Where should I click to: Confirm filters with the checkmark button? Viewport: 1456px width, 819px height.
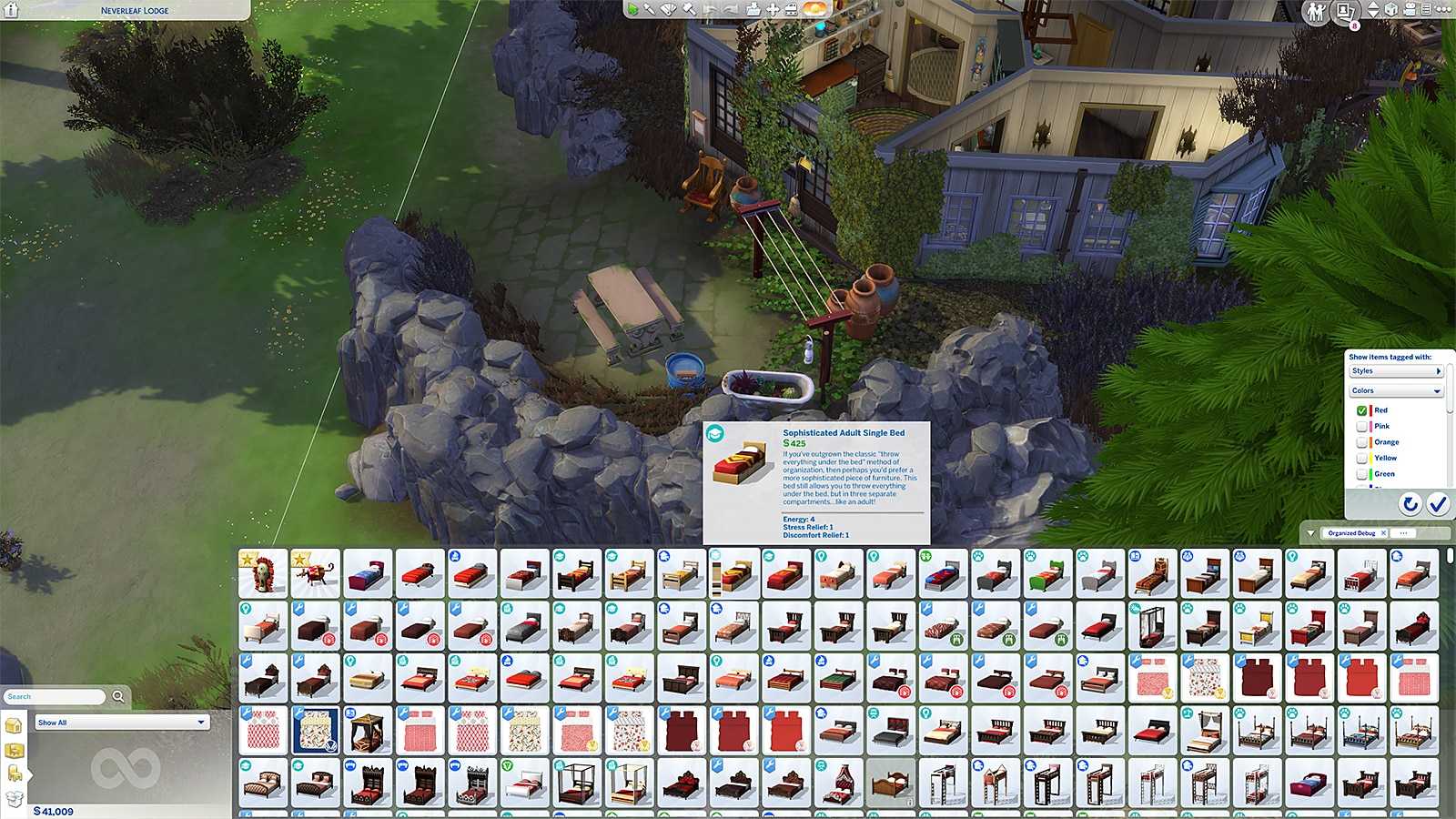pos(1438,504)
